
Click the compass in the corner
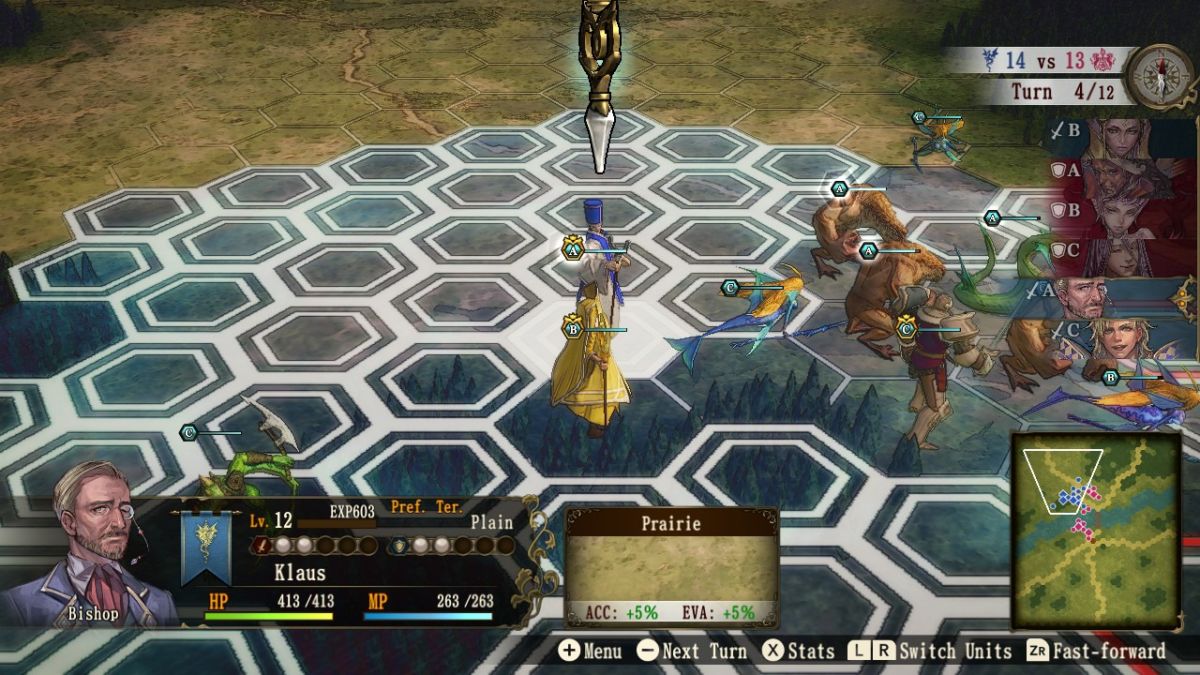(x=1161, y=73)
